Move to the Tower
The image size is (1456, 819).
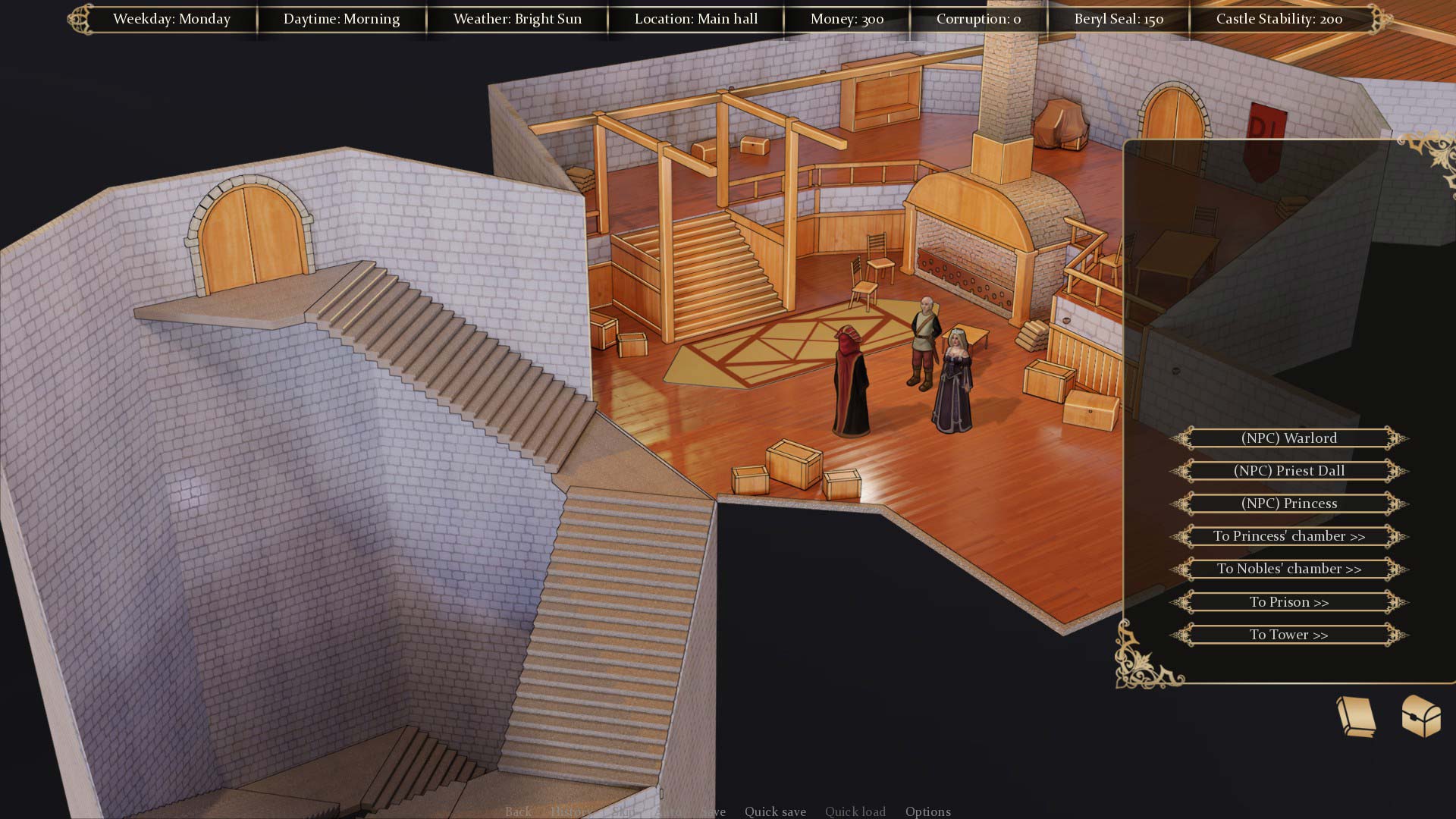(1288, 635)
